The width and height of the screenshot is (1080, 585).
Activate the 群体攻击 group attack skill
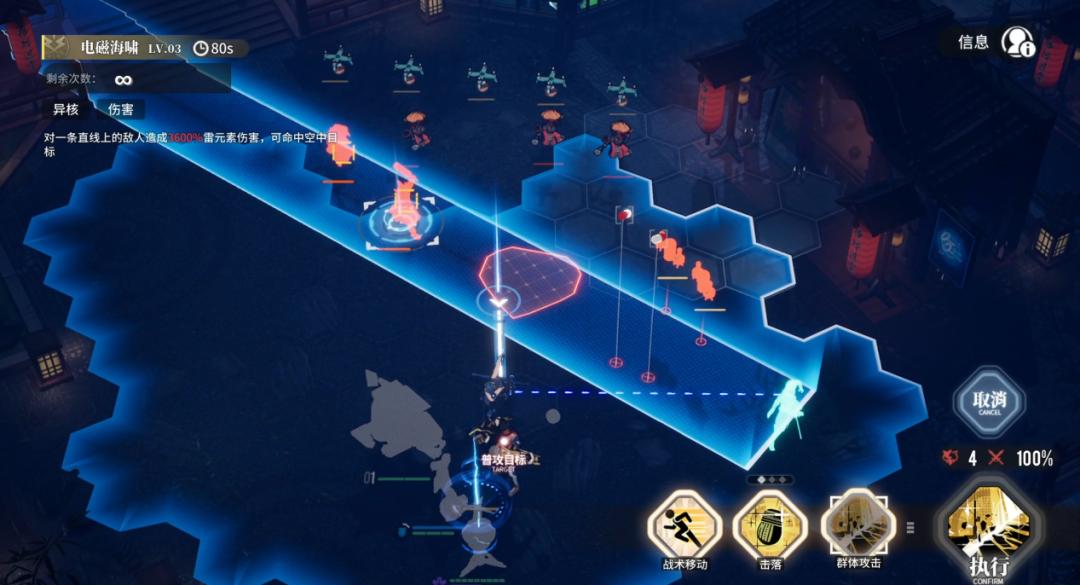coord(857,525)
